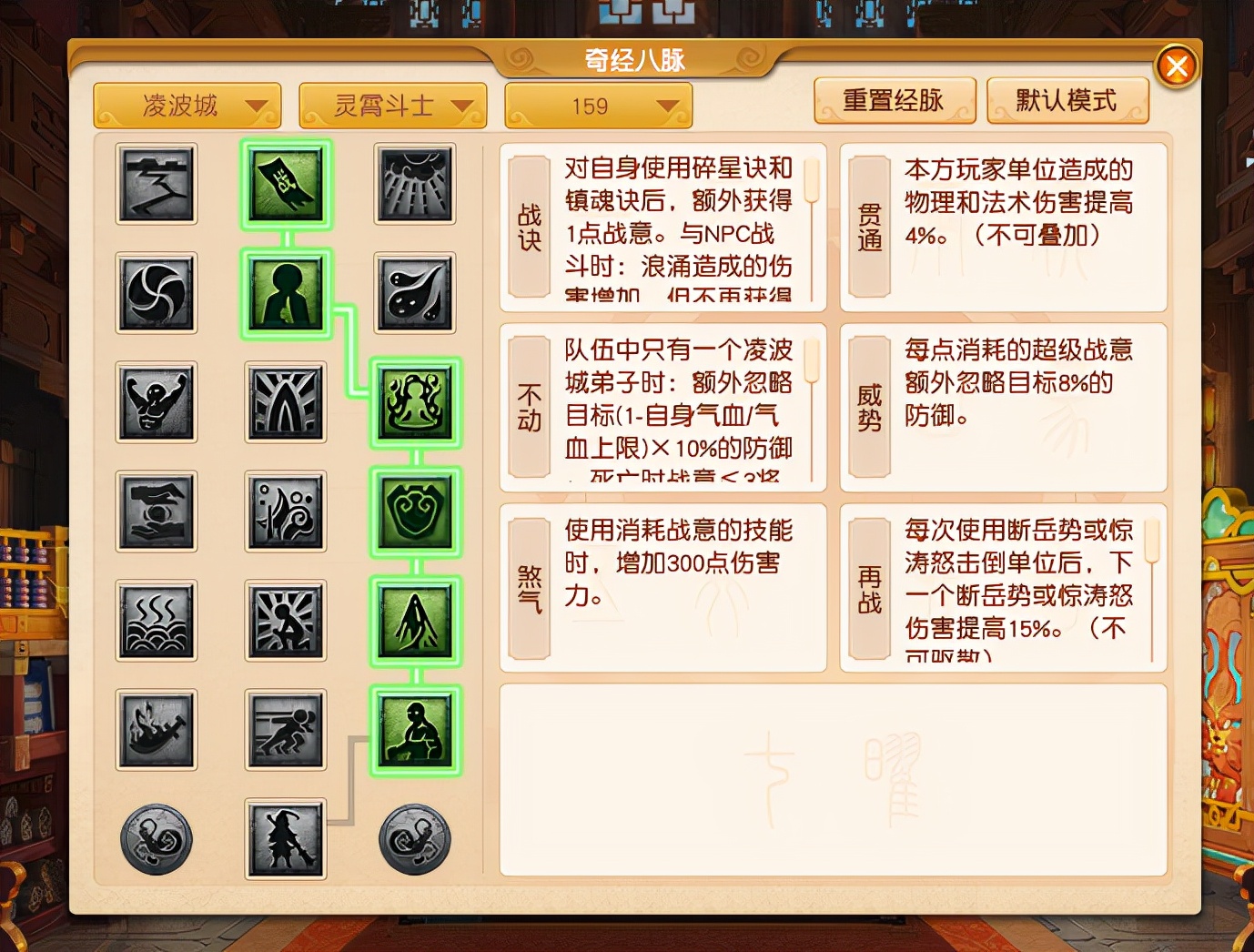Image resolution: width=1254 pixels, height=952 pixels.
Task: Expand the level 159 dropdown
Action: pyautogui.click(x=598, y=106)
